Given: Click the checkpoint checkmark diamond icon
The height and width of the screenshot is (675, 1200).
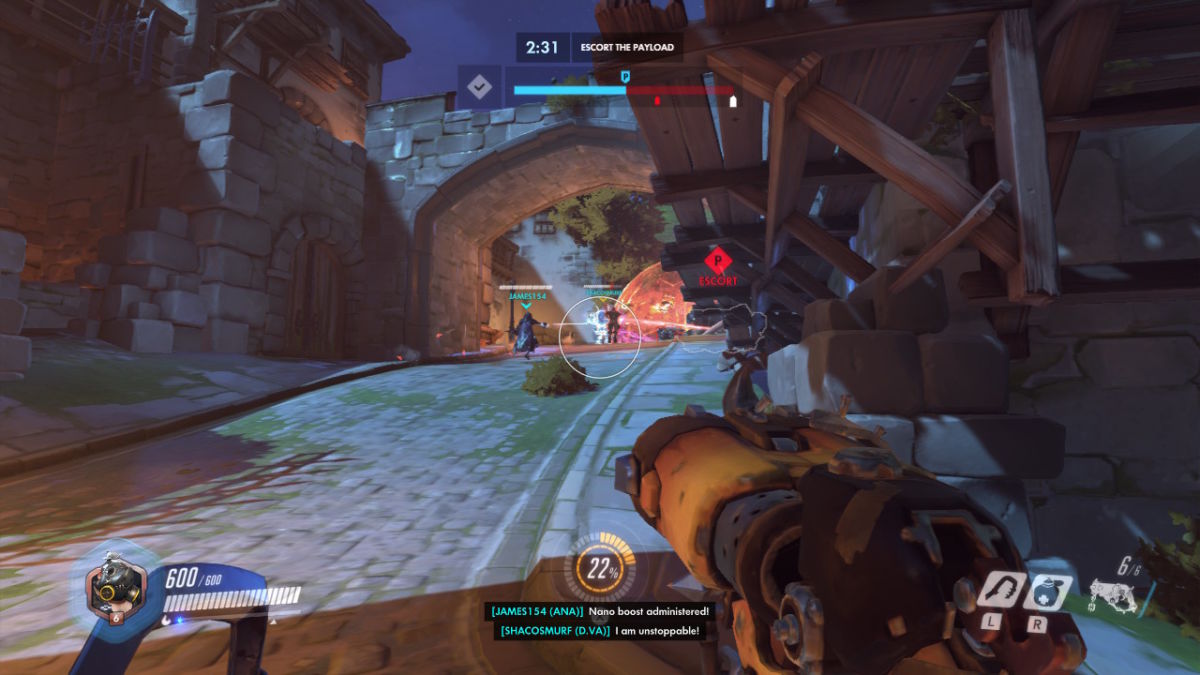Looking at the screenshot, I should click(480, 86).
